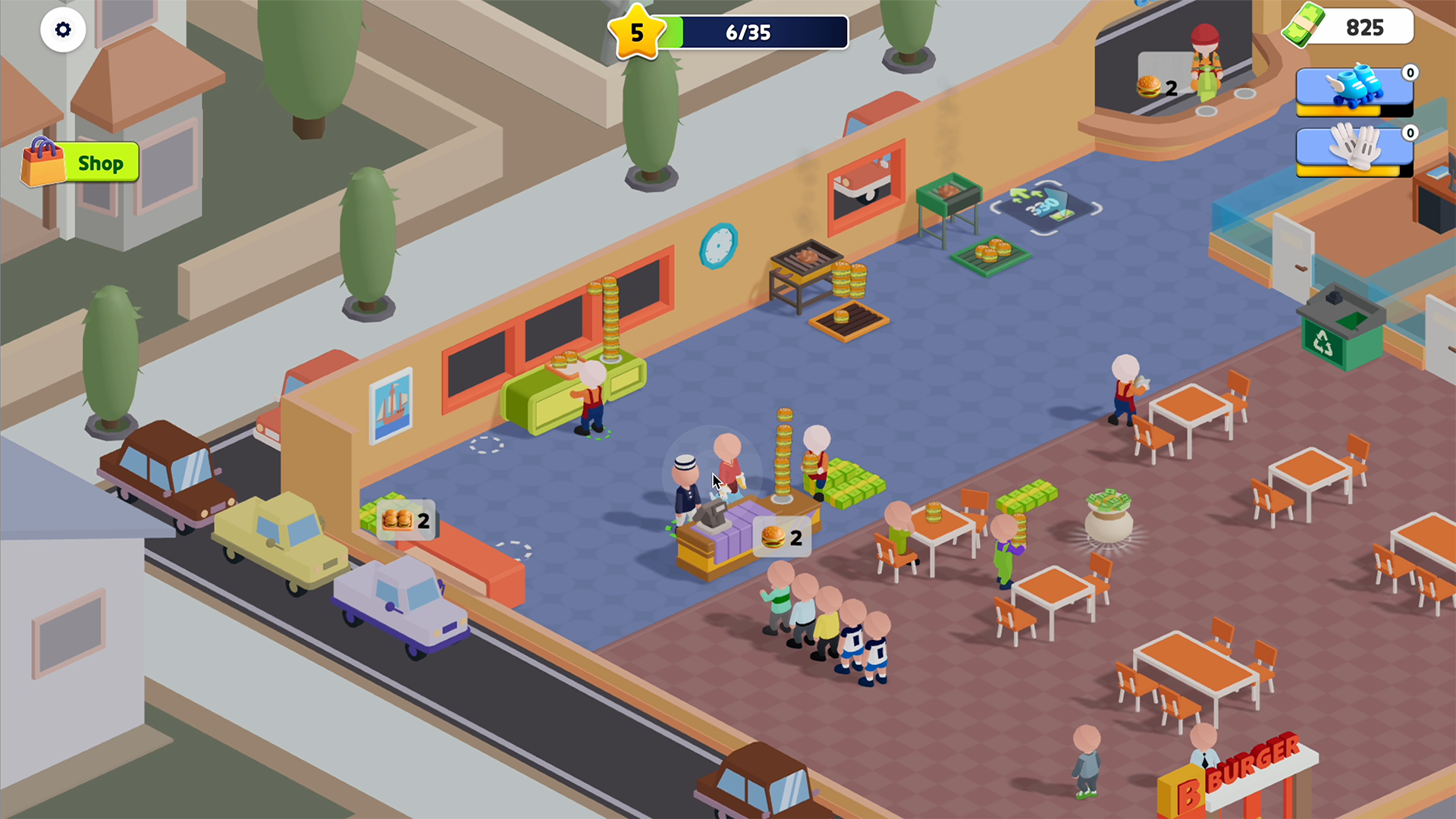Open the settings gear menu
1456x819 pixels.
(x=63, y=29)
